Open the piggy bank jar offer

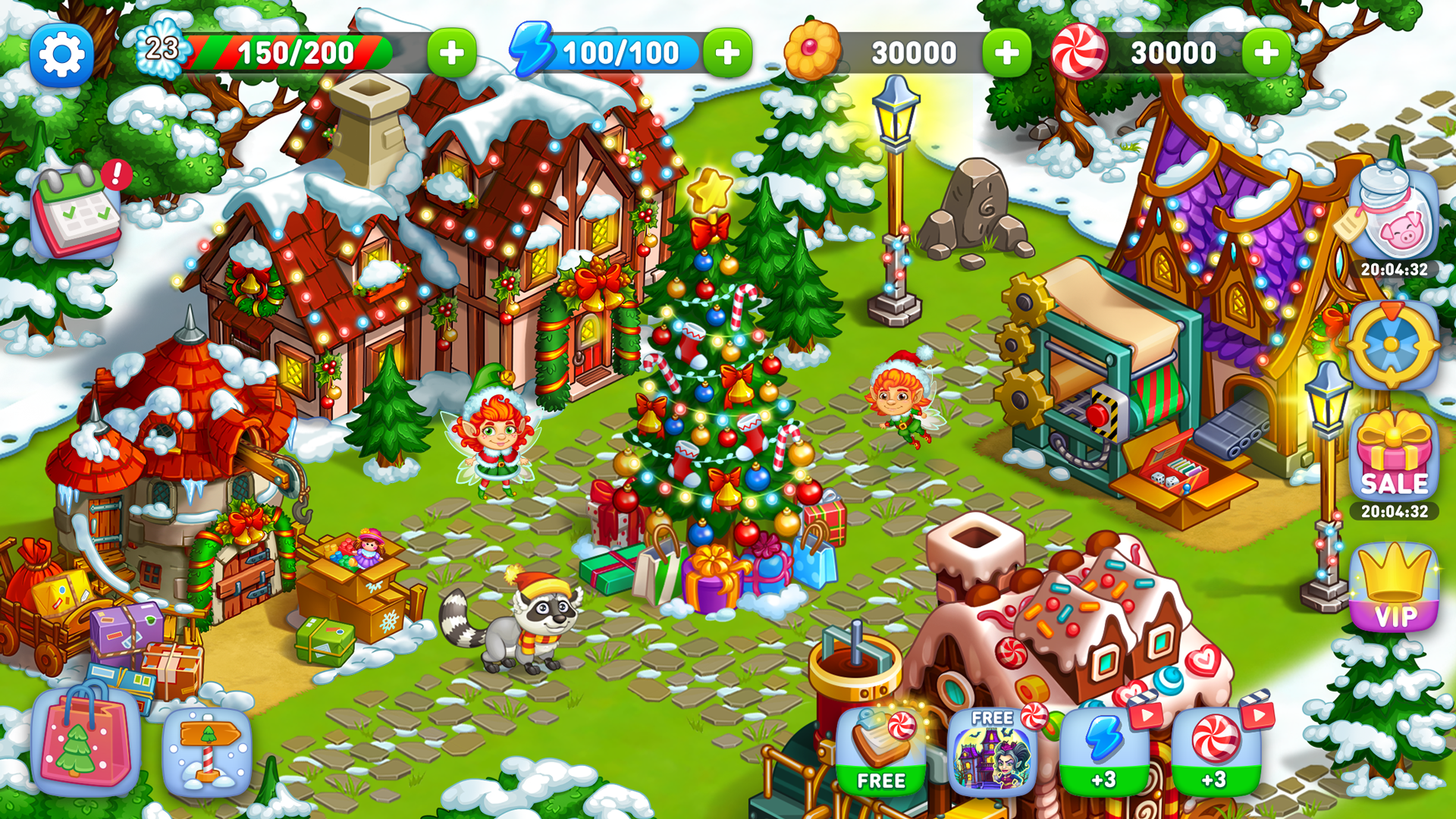(x=1394, y=220)
